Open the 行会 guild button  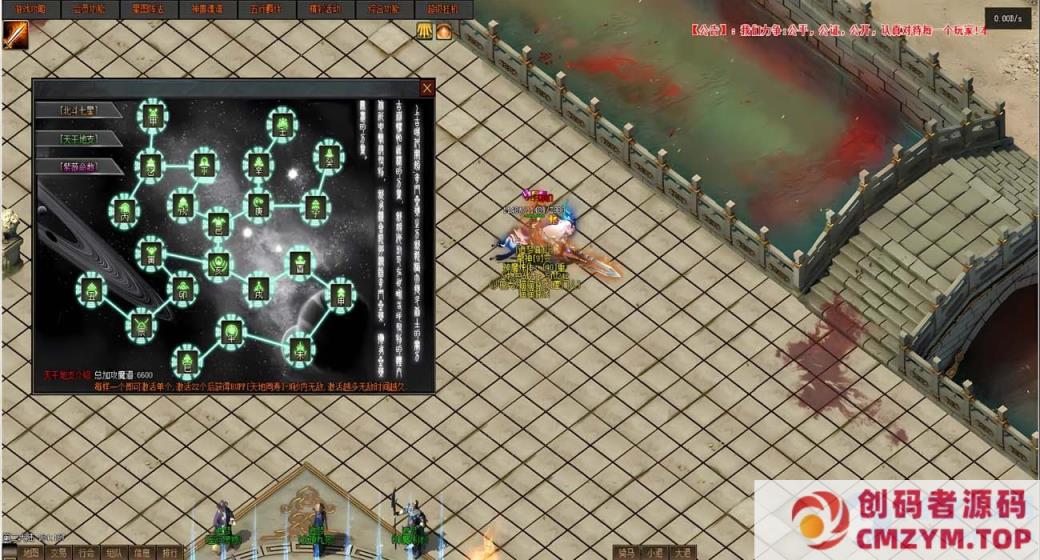point(87,552)
